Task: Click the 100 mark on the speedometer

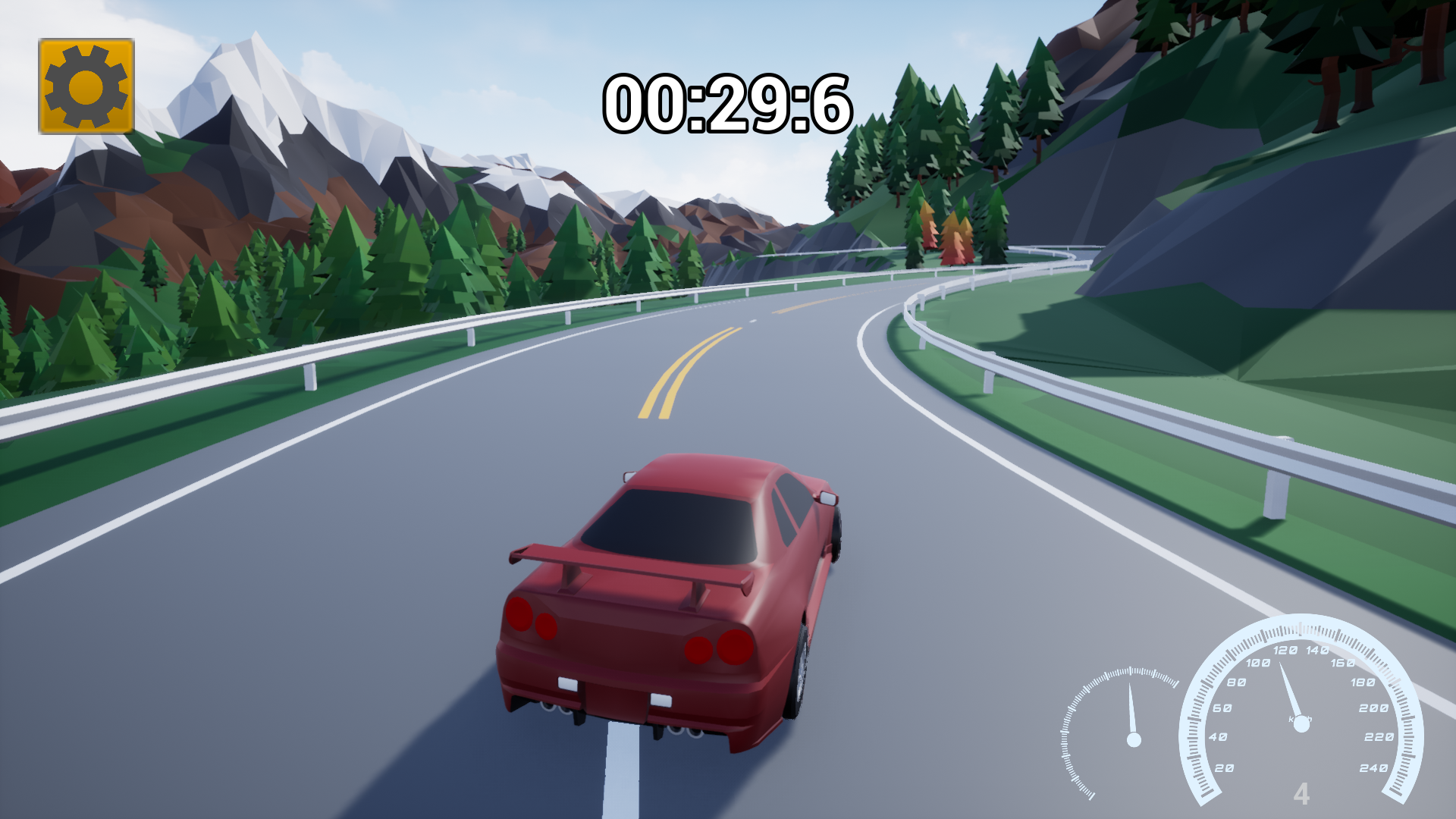Action: 1257,664
